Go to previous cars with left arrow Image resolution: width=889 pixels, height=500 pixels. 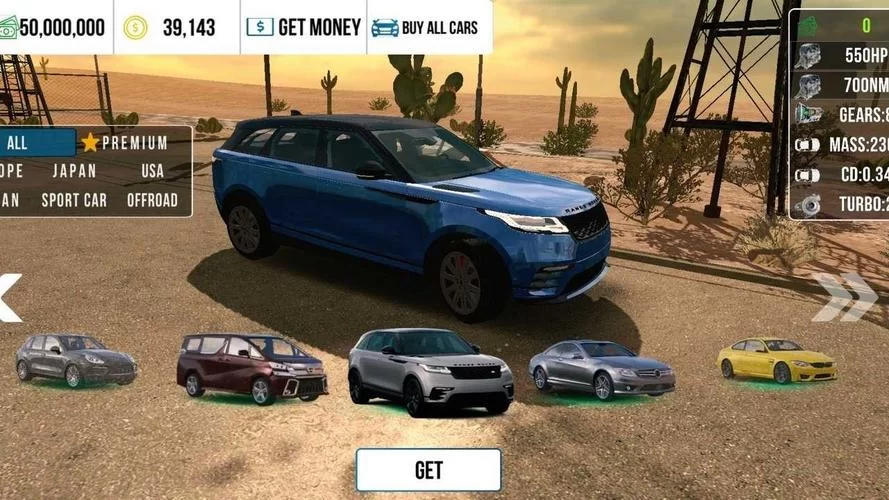9,297
